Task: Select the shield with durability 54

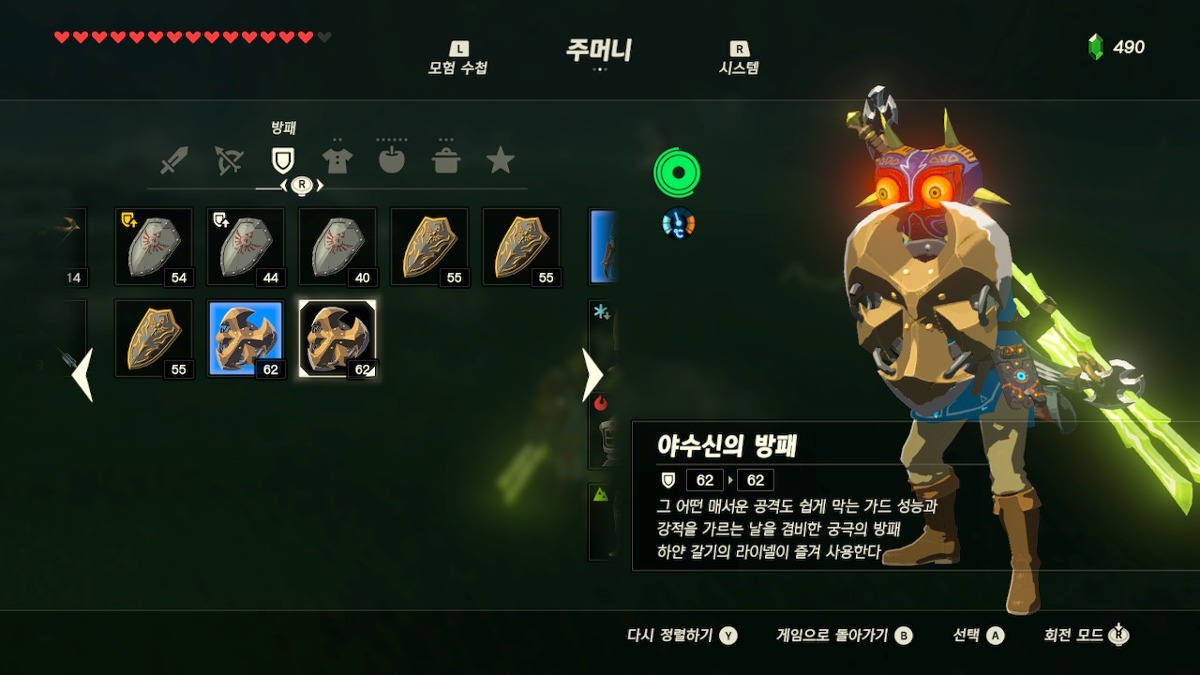Action: pos(154,247)
